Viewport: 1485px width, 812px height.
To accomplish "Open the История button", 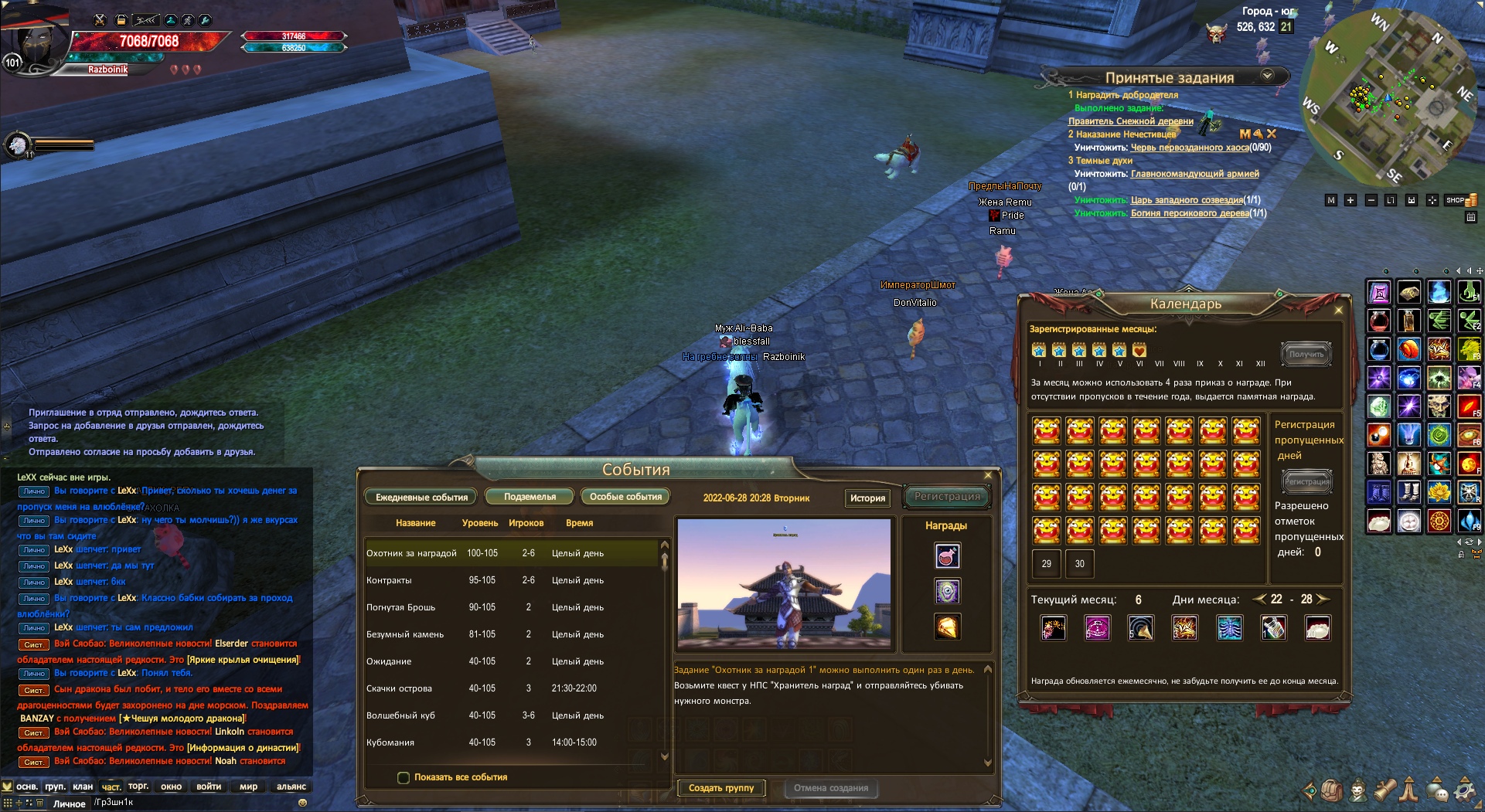I will [x=867, y=498].
